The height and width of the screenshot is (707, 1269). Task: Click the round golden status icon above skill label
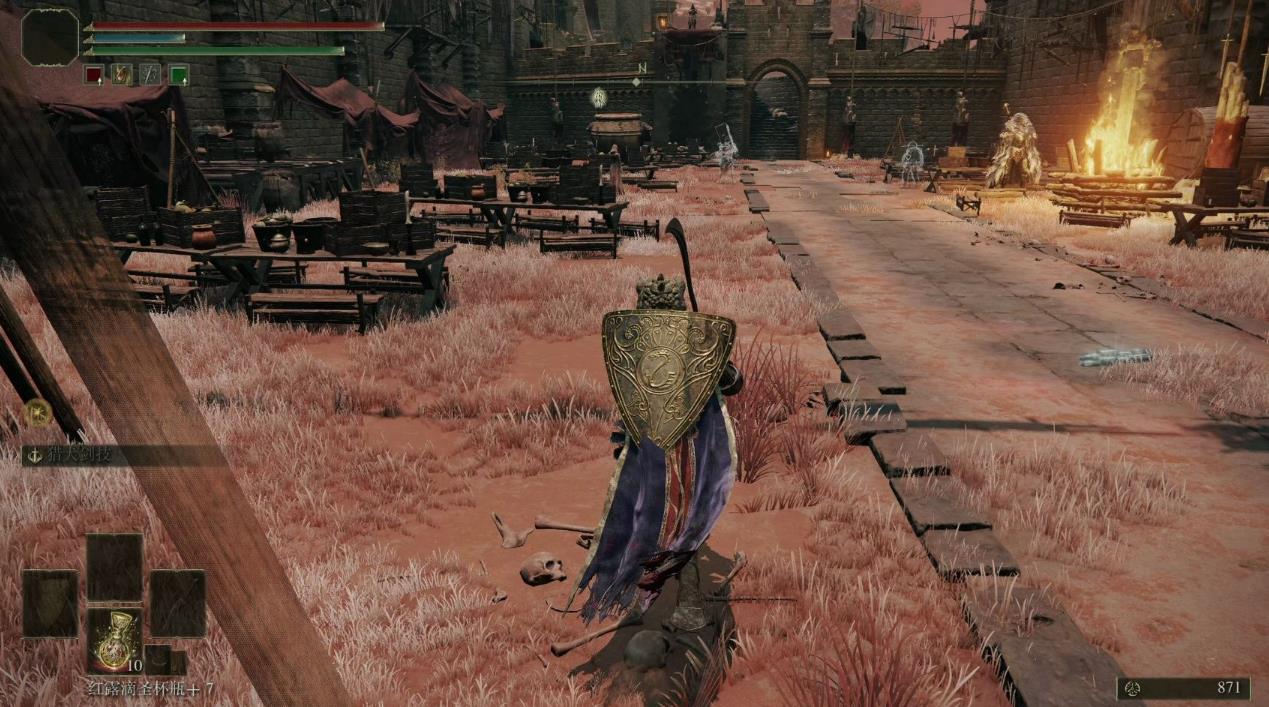click(x=37, y=412)
